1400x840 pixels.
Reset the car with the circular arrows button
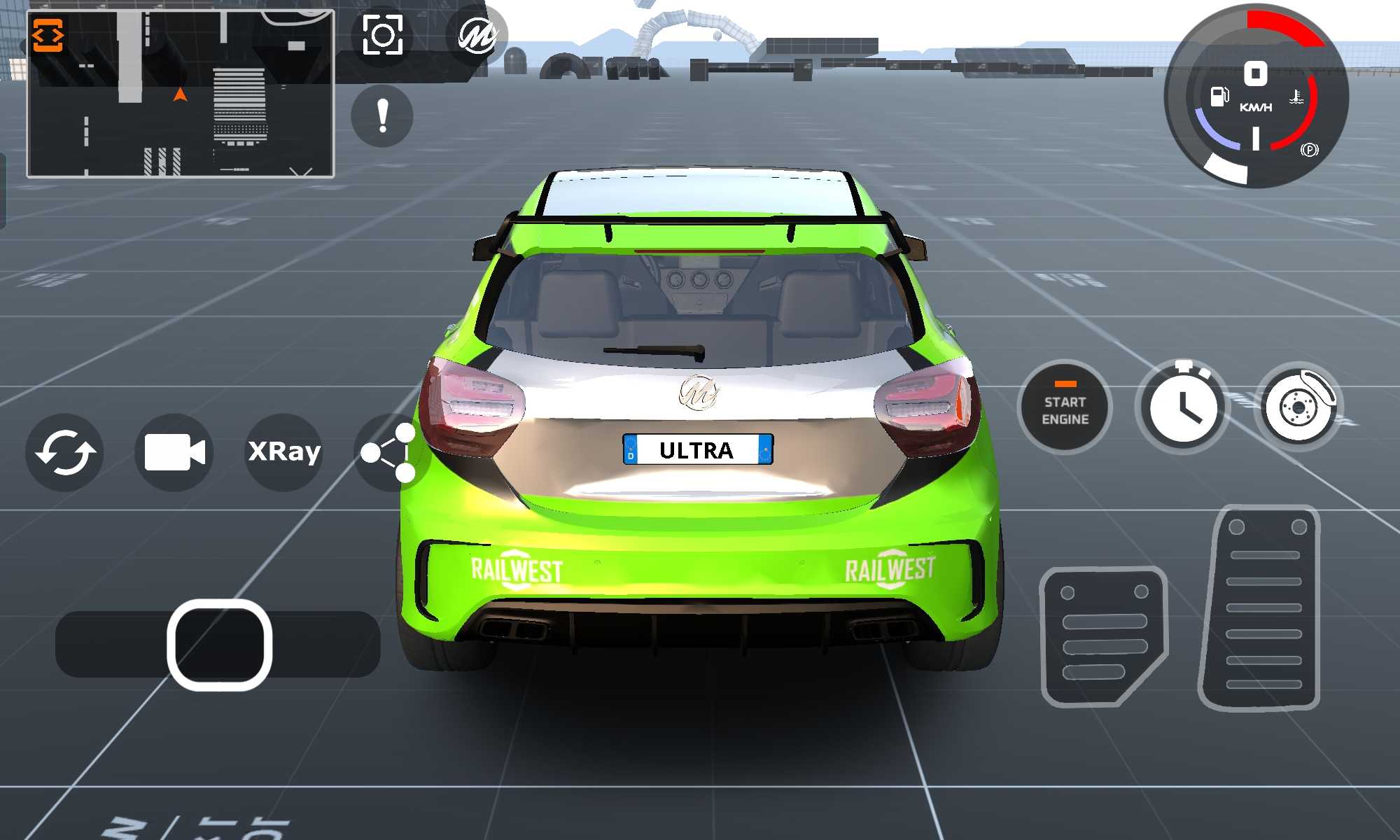[x=65, y=452]
